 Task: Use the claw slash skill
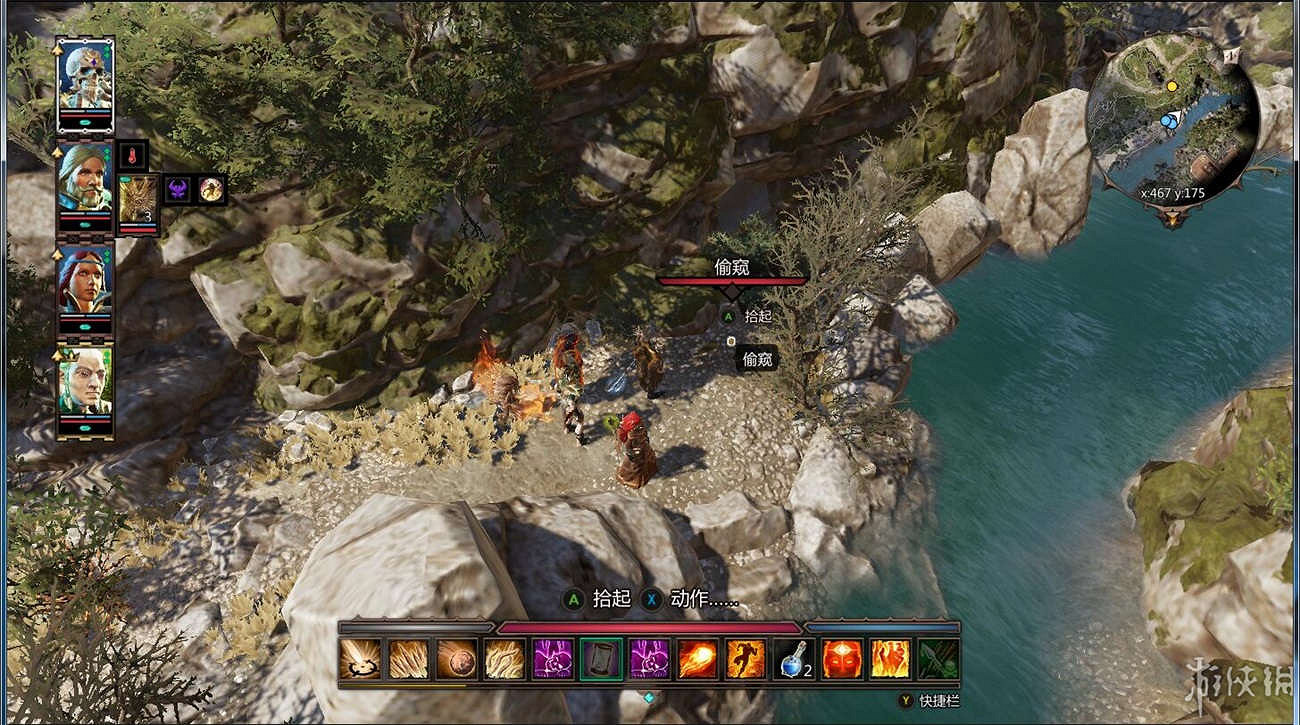(x=408, y=659)
